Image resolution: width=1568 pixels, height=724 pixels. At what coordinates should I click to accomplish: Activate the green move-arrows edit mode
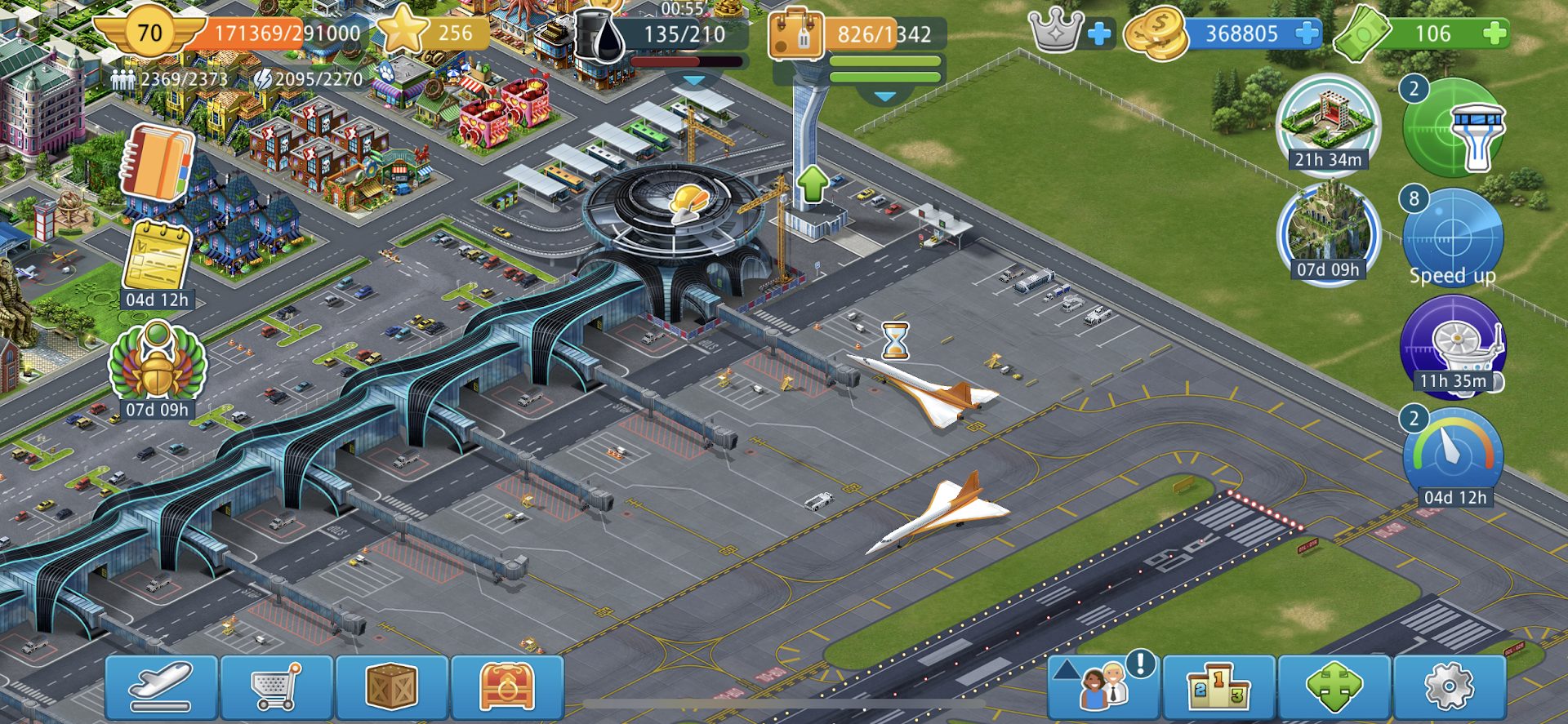pos(1334,686)
